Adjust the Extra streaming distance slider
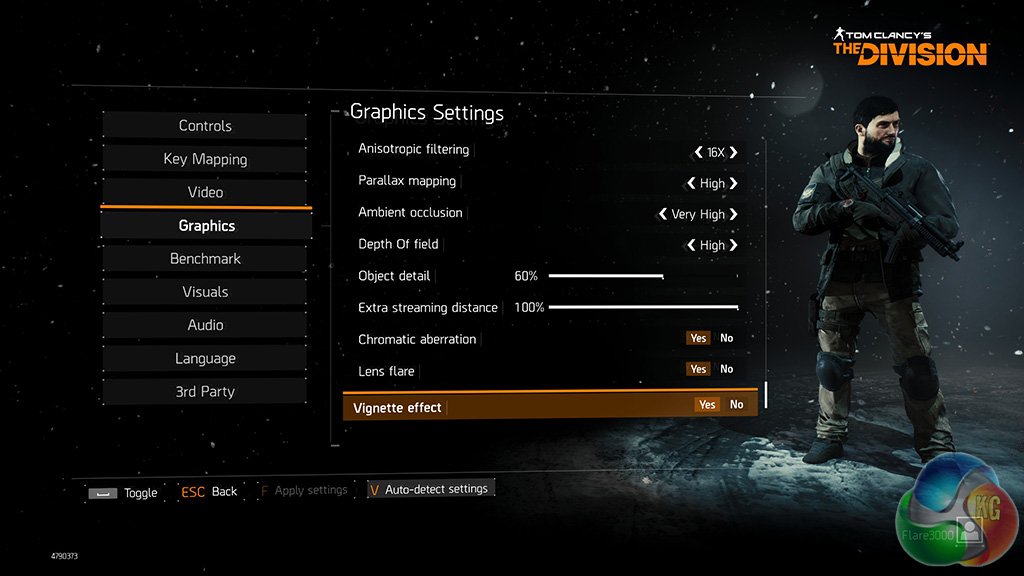The height and width of the screenshot is (576, 1024). [737, 307]
